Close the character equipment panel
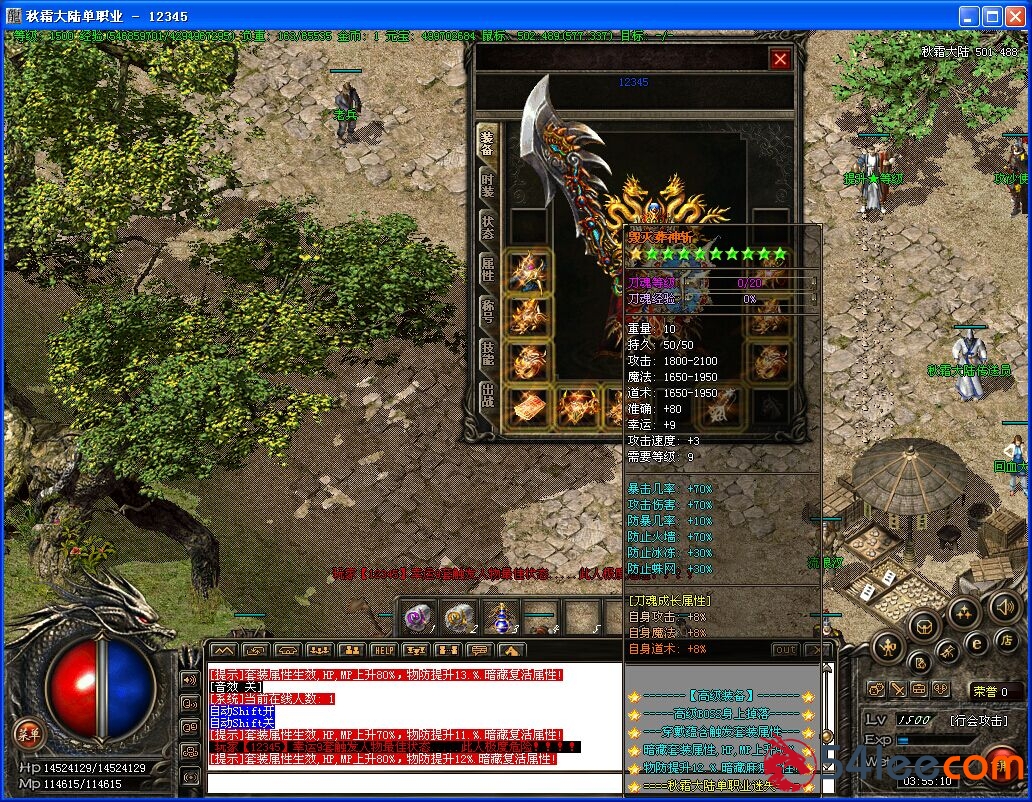The width and height of the screenshot is (1032, 802). (x=780, y=60)
